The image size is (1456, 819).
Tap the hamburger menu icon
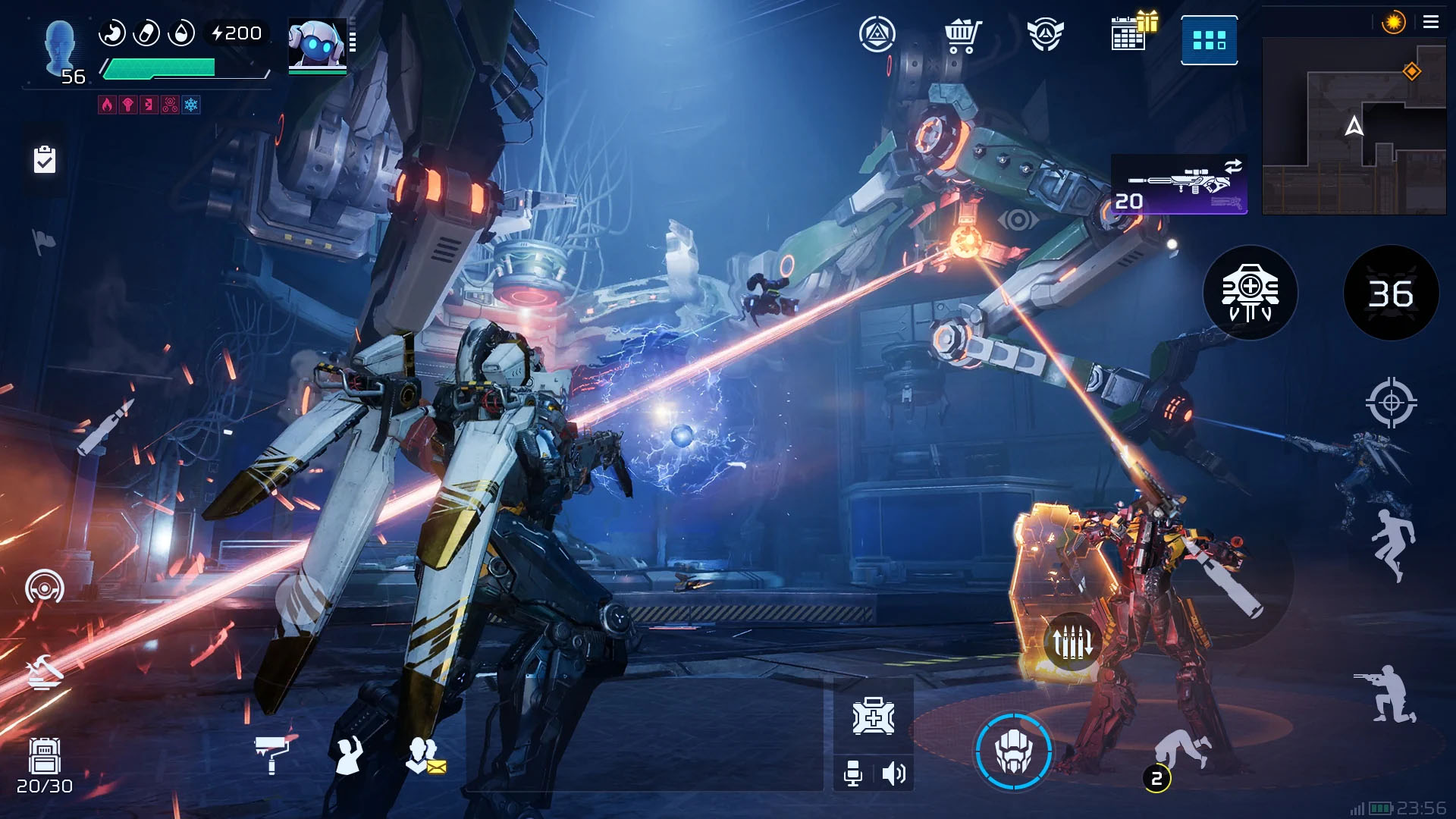pyautogui.click(x=1431, y=22)
